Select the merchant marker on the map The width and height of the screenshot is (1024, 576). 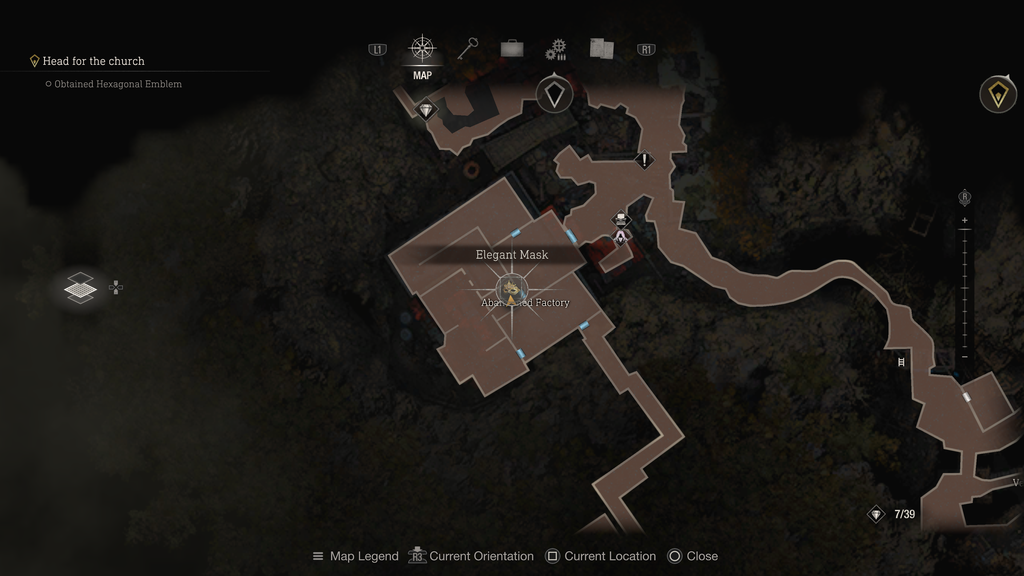tap(621, 237)
